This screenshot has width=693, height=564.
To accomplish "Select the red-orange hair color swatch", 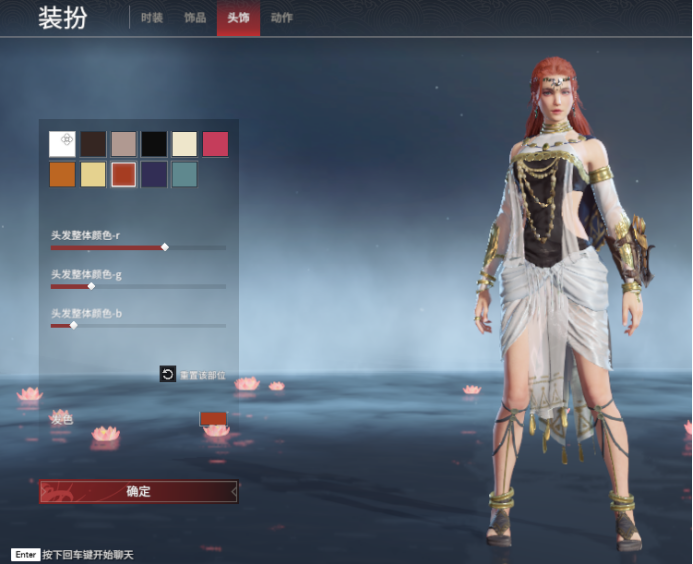I will pyautogui.click(x=124, y=175).
